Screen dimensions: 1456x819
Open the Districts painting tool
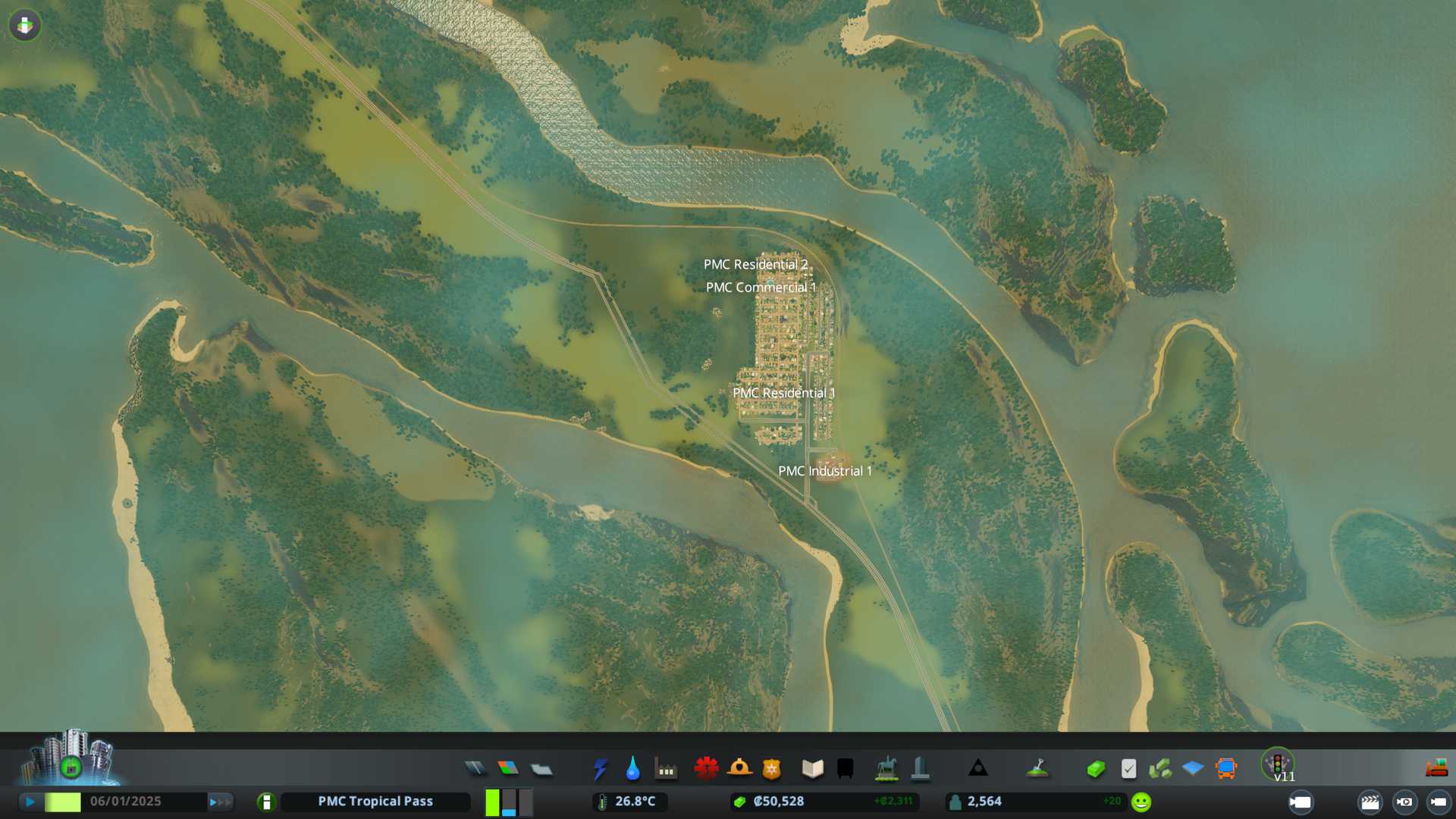pos(541,769)
